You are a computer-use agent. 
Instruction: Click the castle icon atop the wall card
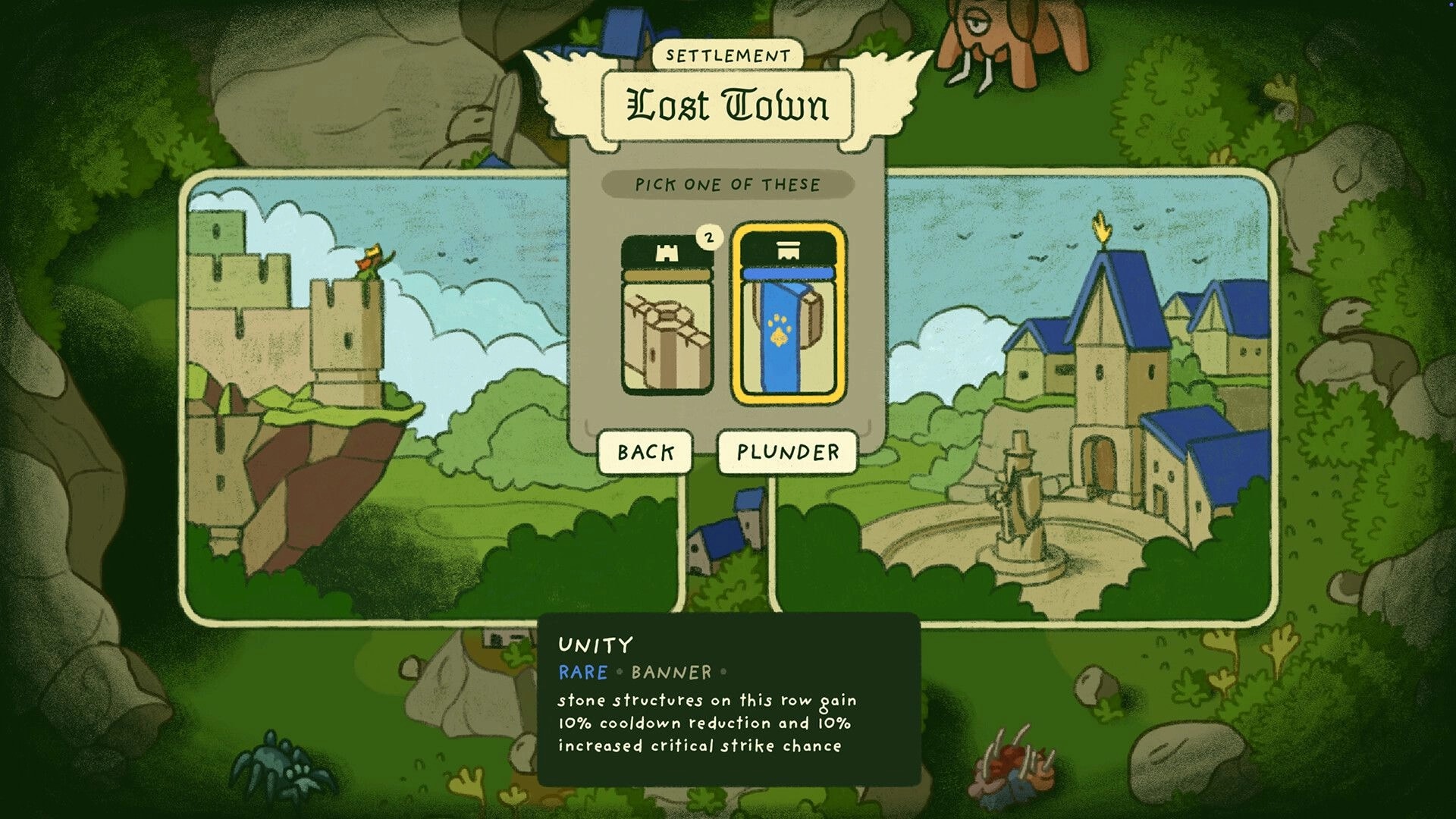(x=667, y=254)
